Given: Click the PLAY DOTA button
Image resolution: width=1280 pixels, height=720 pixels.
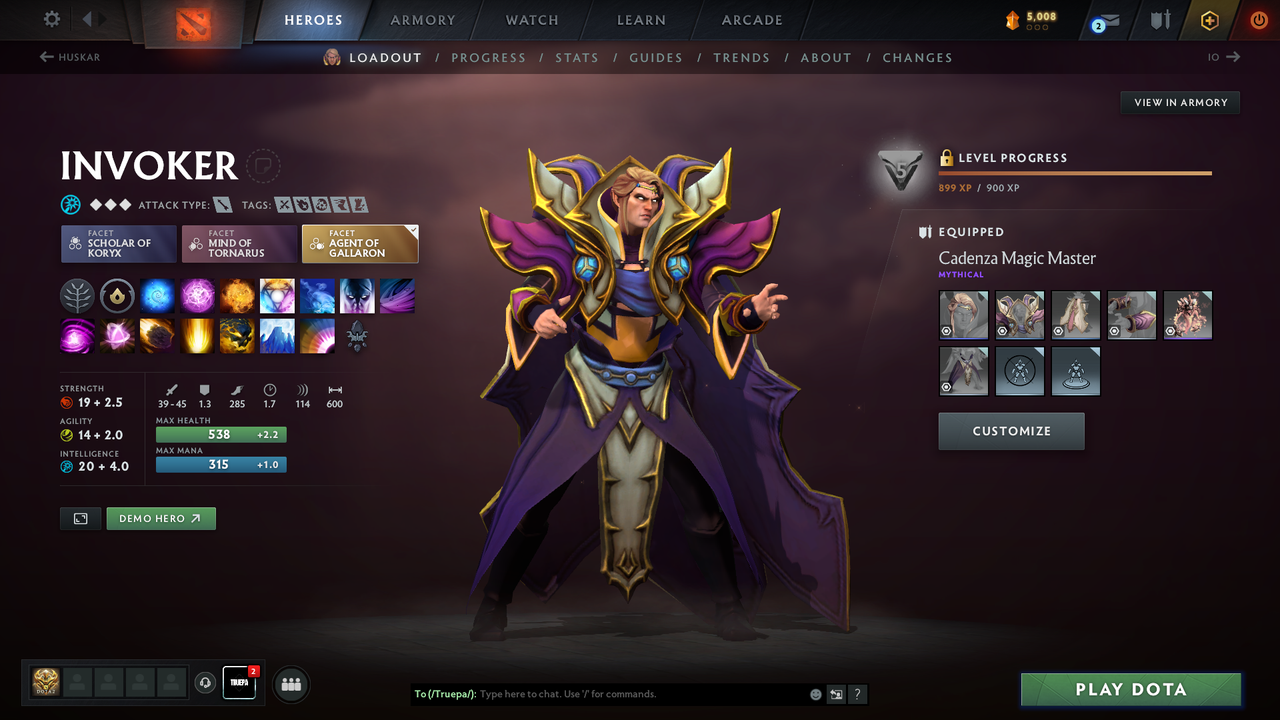Looking at the screenshot, I should click(x=1130, y=689).
